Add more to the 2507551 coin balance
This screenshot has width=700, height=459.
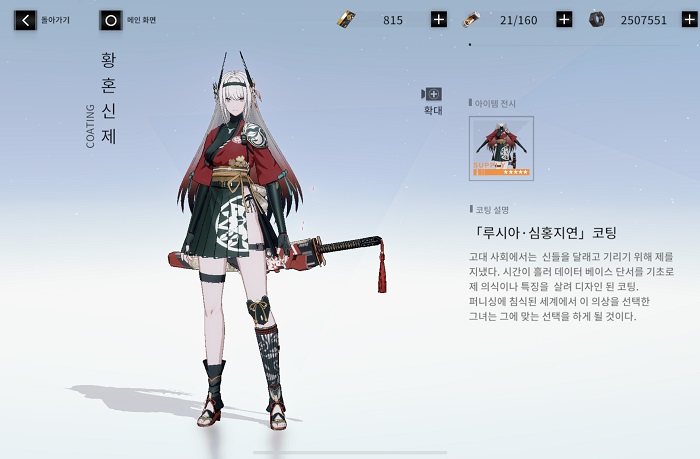688,19
